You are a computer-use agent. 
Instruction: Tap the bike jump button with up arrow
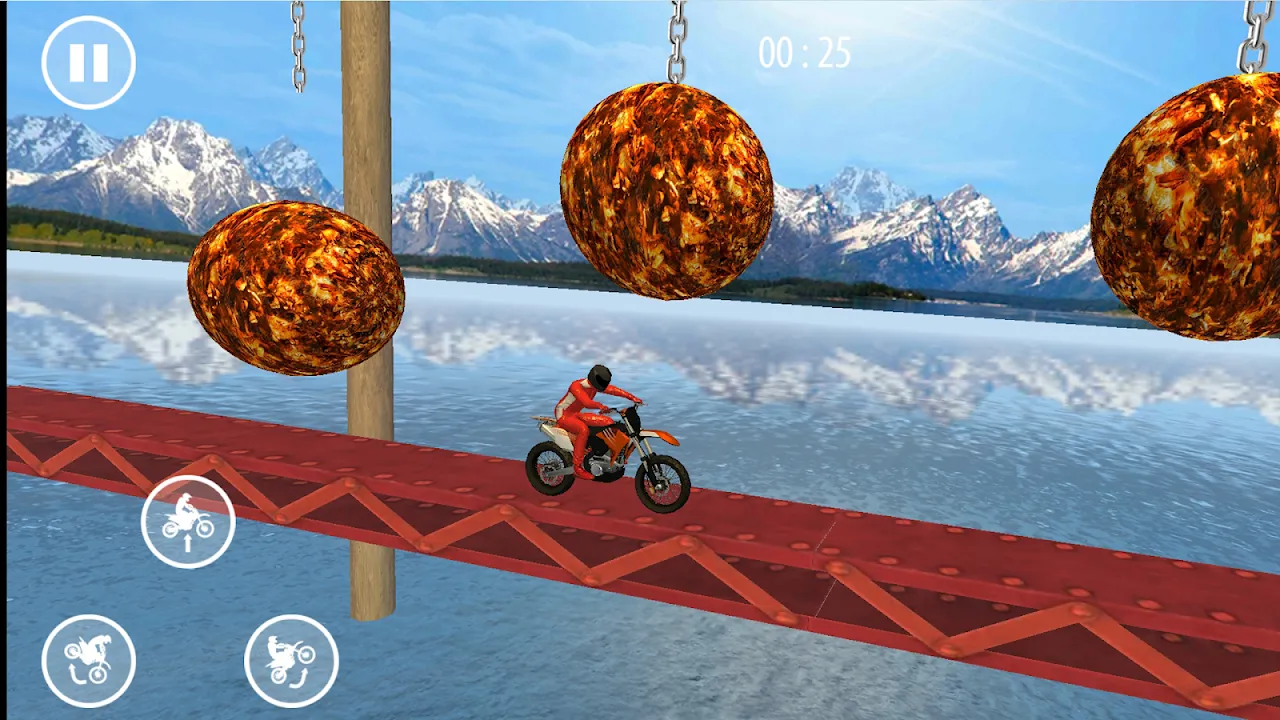click(x=188, y=522)
